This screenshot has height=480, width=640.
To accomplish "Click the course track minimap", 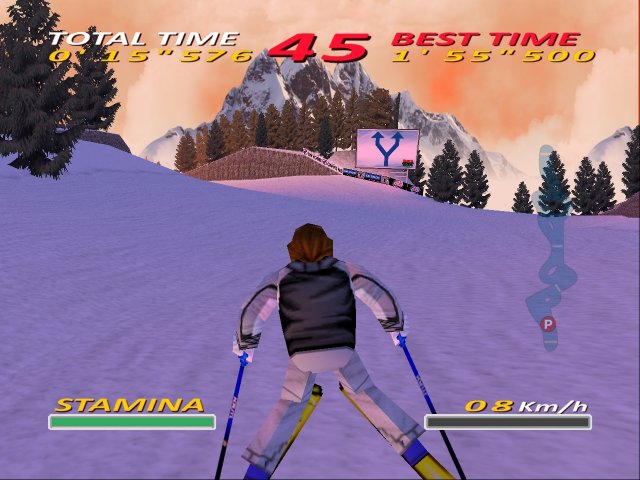I will tap(551, 245).
